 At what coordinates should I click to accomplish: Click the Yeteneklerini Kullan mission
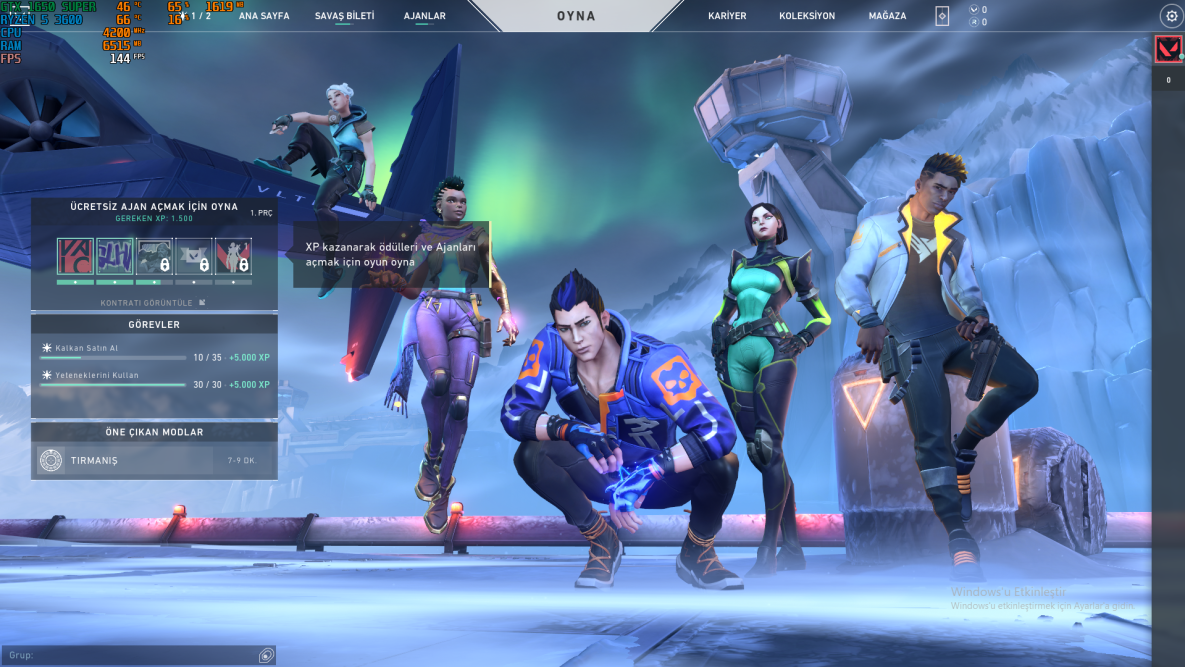tap(154, 380)
